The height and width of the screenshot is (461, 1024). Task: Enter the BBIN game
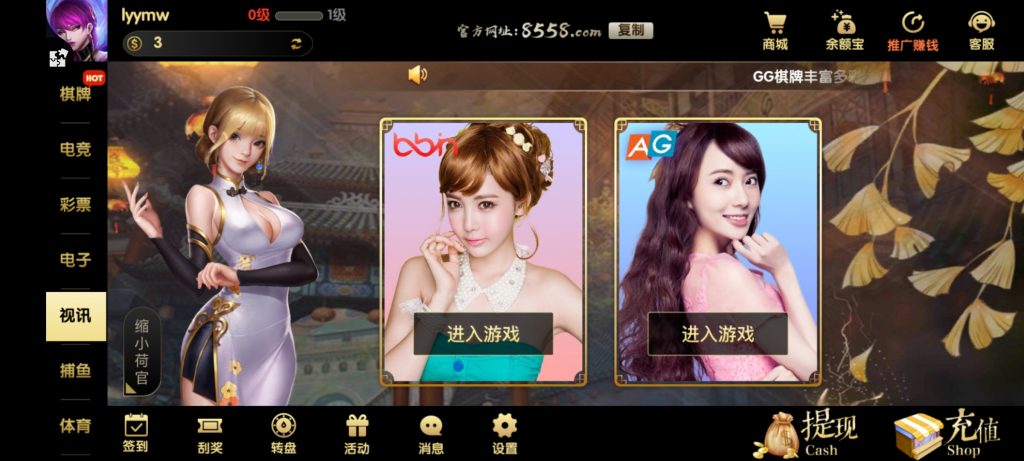click(483, 334)
